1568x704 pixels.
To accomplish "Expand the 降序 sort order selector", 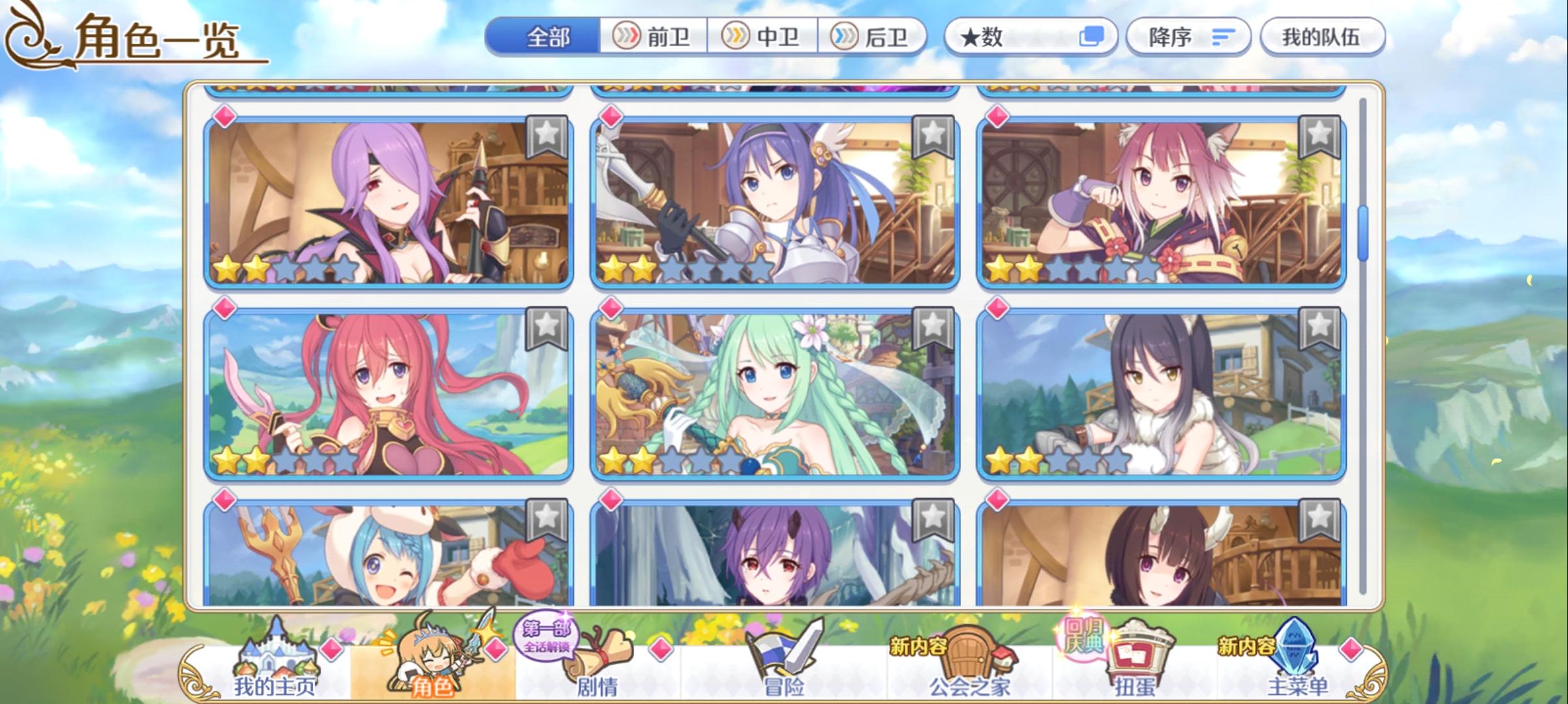I will click(x=1190, y=37).
